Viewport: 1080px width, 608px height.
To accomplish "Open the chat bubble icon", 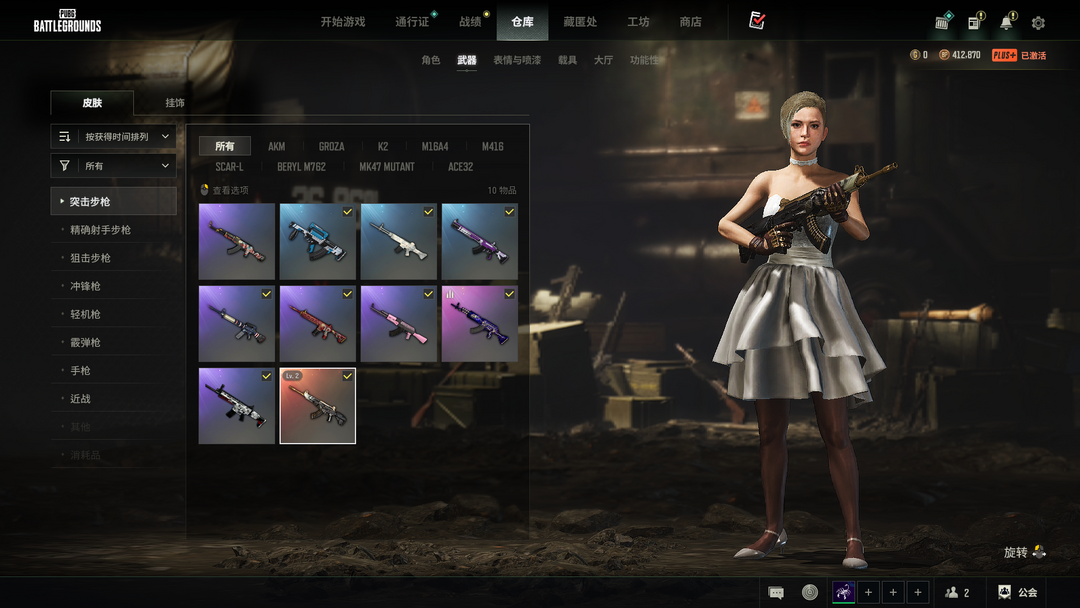I will (x=776, y=592).
